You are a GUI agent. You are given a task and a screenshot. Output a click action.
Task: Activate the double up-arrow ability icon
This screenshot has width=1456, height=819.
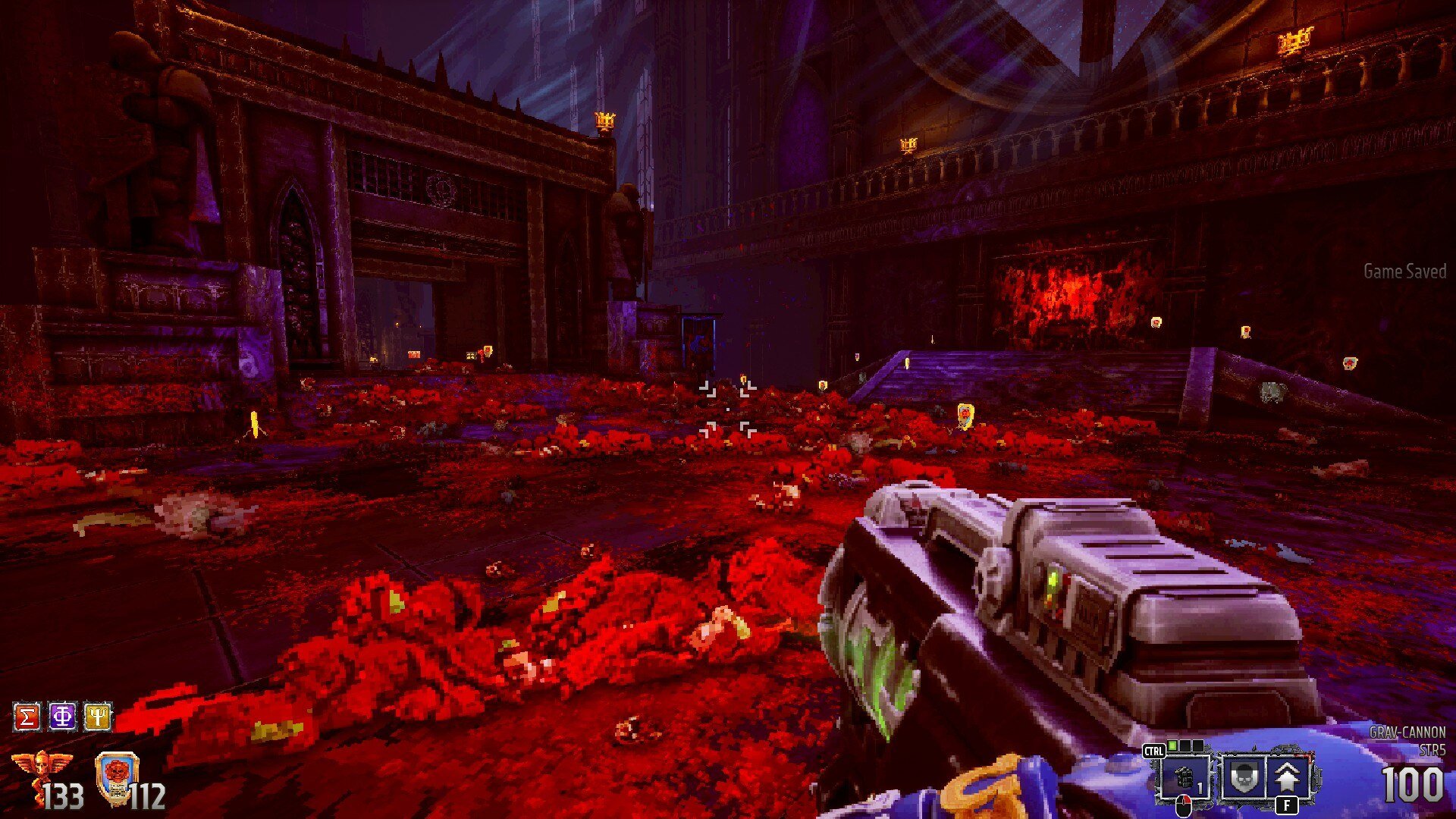pos(1288,777)
